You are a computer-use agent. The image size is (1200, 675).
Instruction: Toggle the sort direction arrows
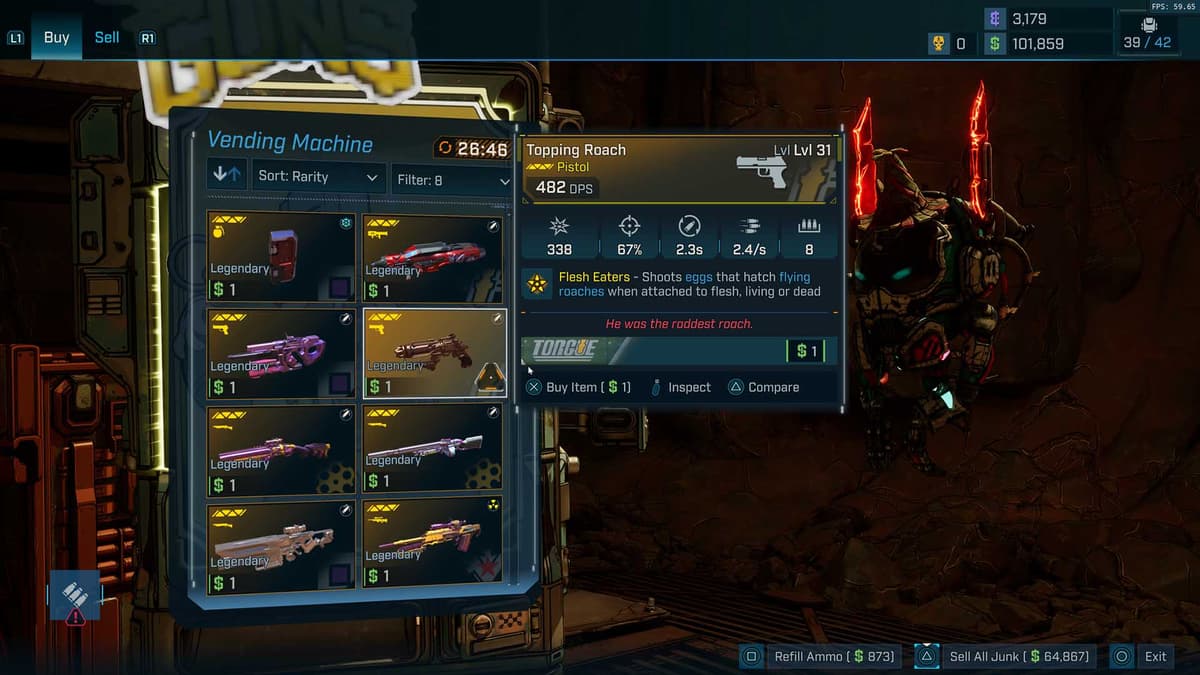coord(226,176)
